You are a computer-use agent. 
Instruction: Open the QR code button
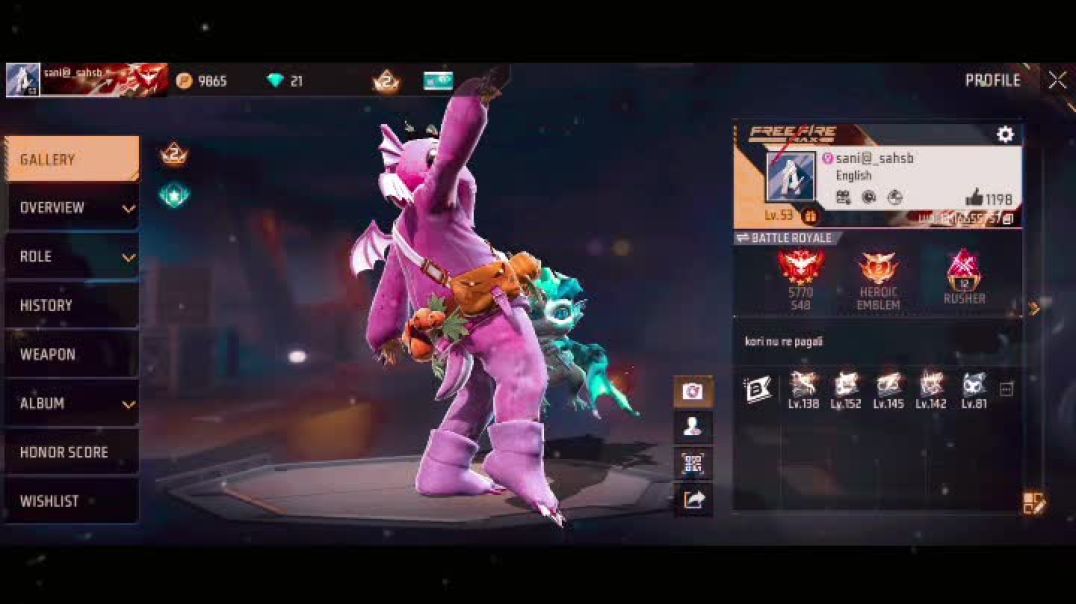pos(693,463)
